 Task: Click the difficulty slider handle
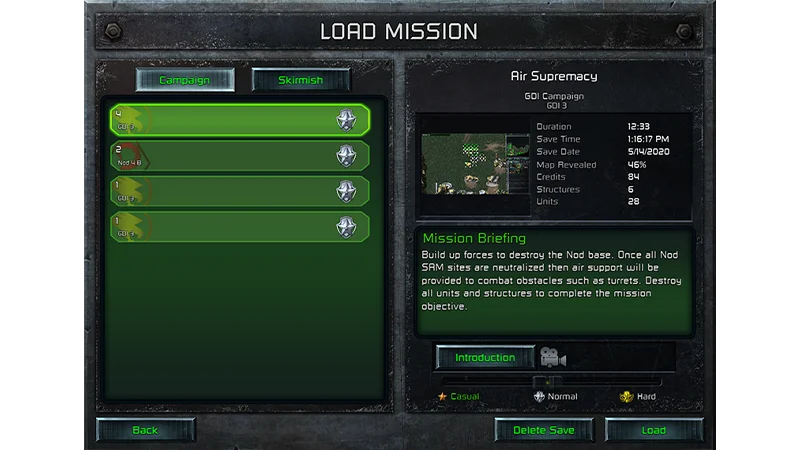(544, 381)
